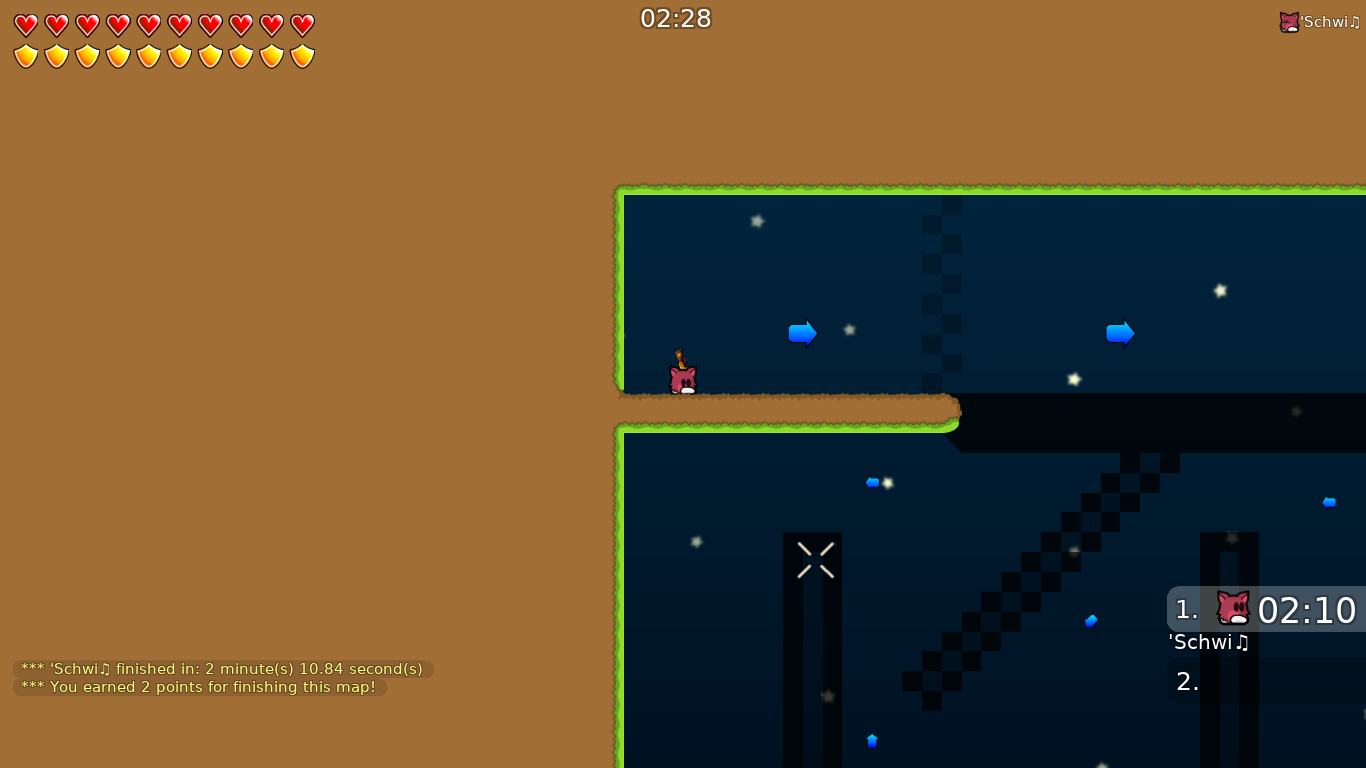Click the player character holding the hammer
Image resolution: width=1366 pixels, height=768 pixels.
tap(683, 375)
